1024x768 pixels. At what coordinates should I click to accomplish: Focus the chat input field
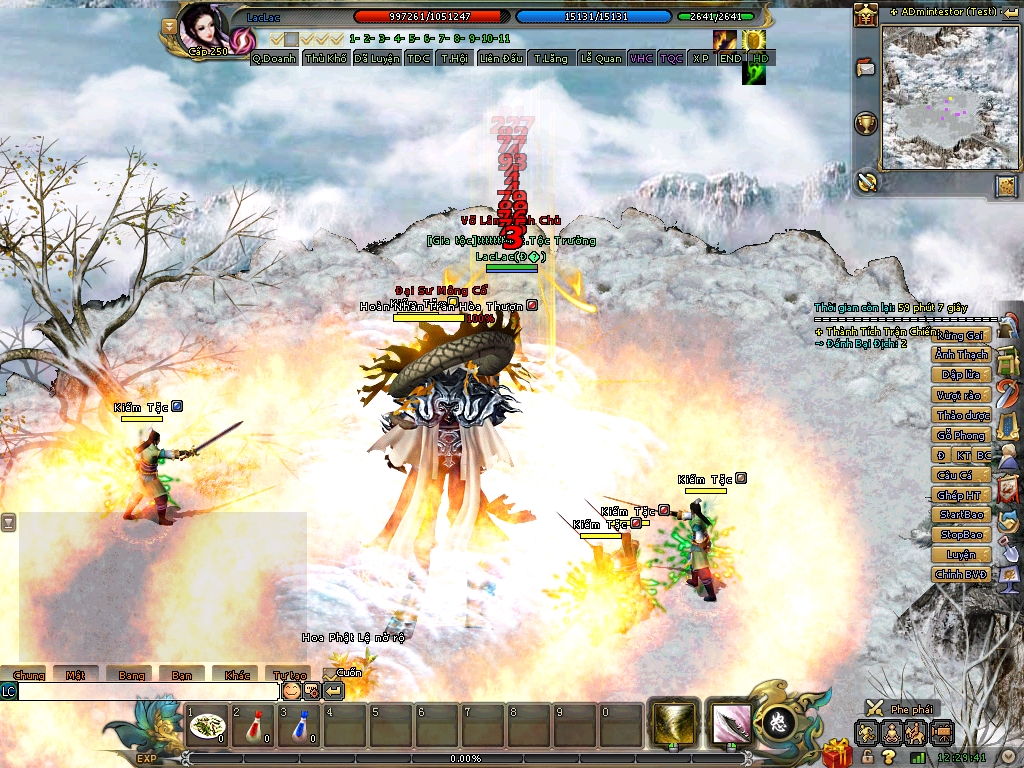coord(148,691)
